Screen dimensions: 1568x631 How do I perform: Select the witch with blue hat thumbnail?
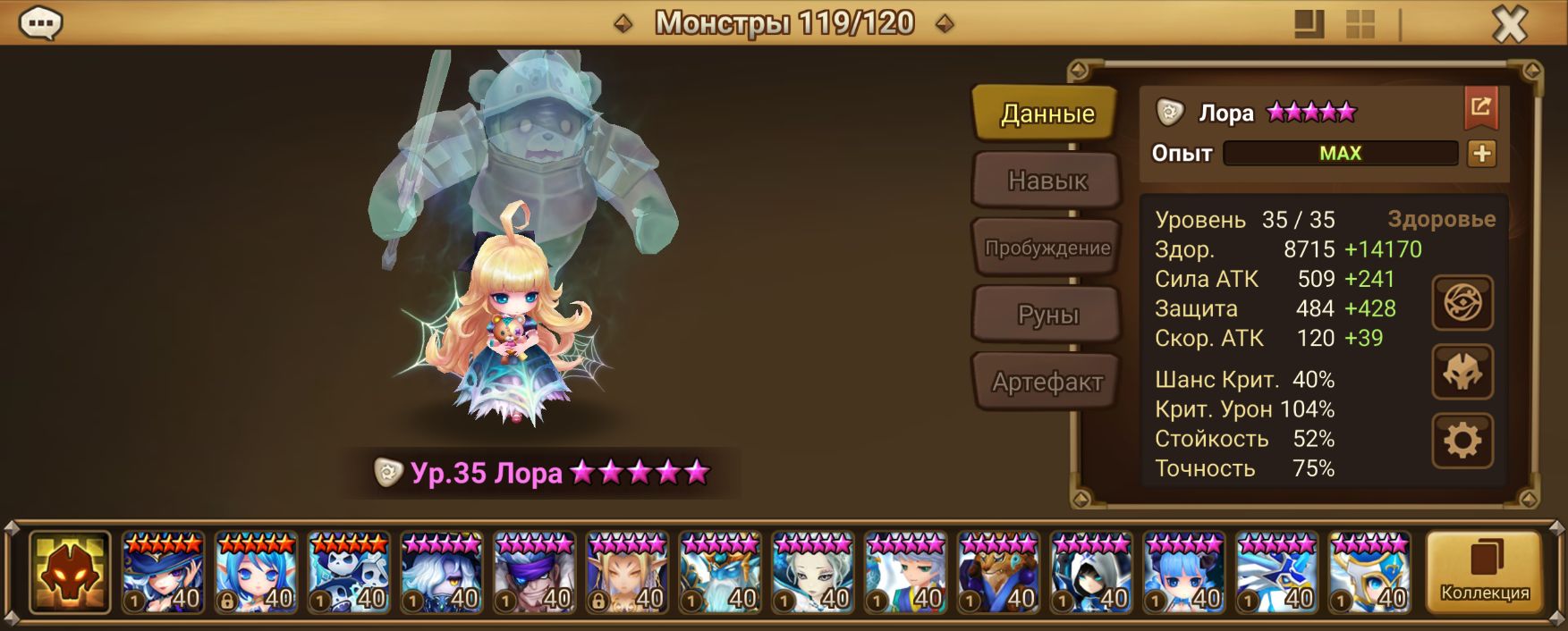pyautogui.click(x=163, y=573)
